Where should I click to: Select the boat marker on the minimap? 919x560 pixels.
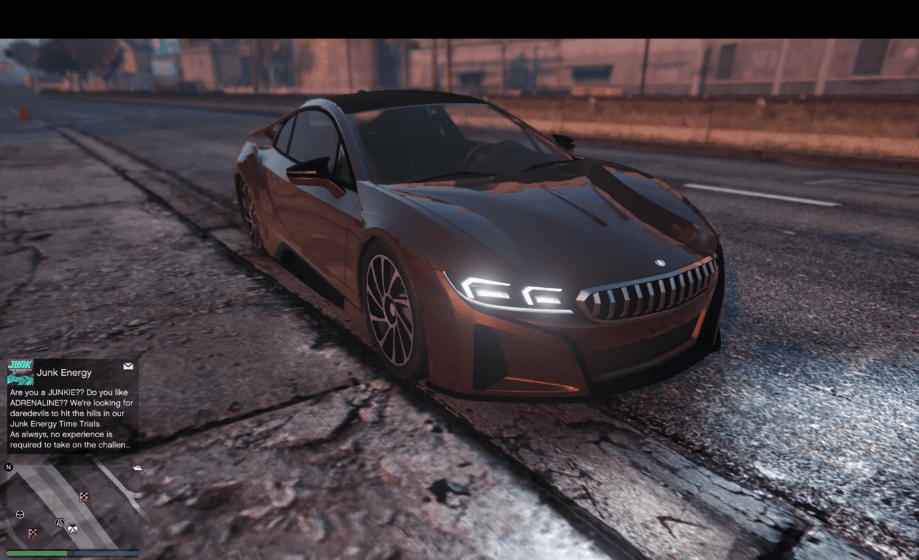[136, 468]
